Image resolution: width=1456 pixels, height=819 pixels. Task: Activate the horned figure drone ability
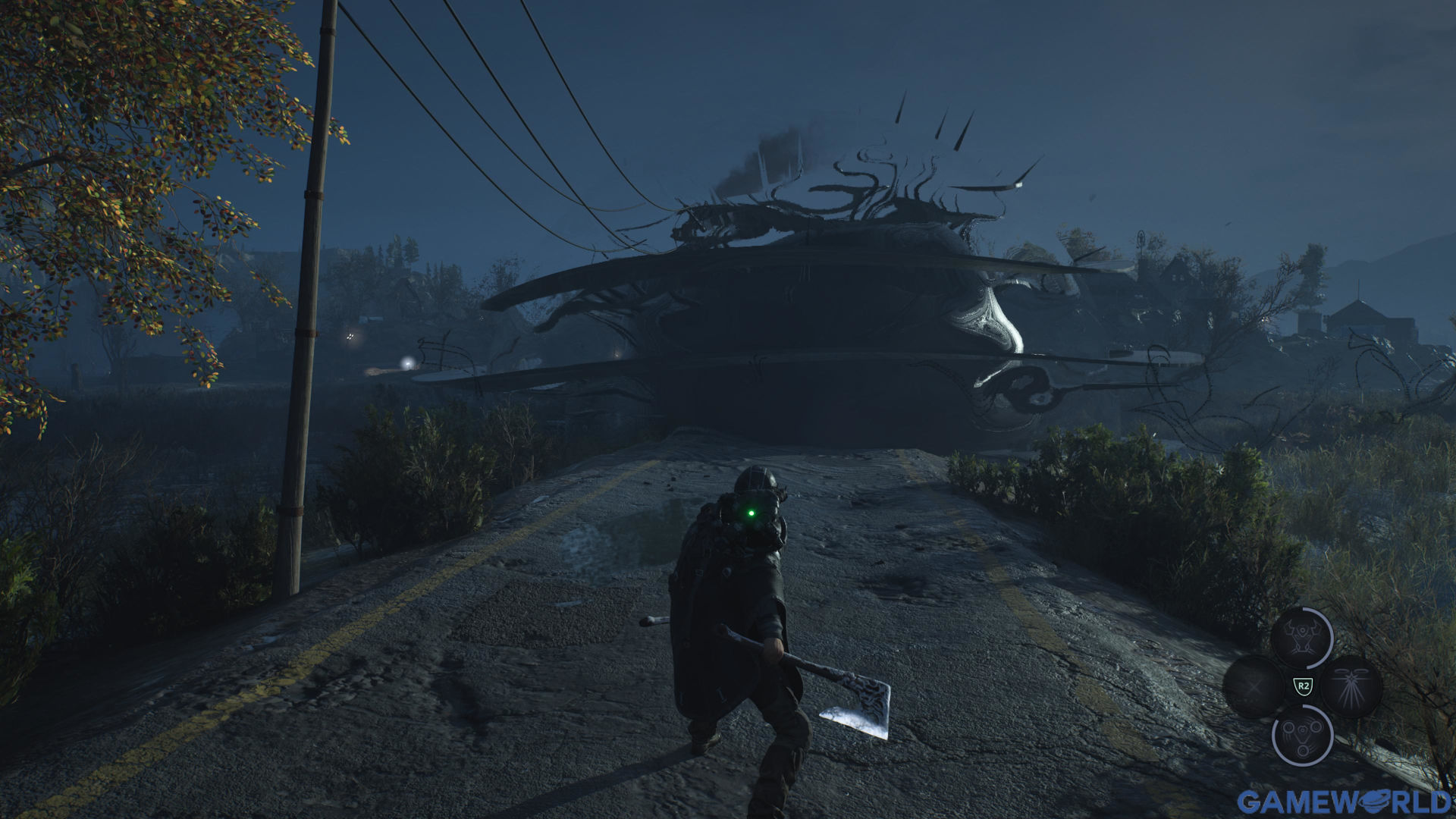[1301, 638]
